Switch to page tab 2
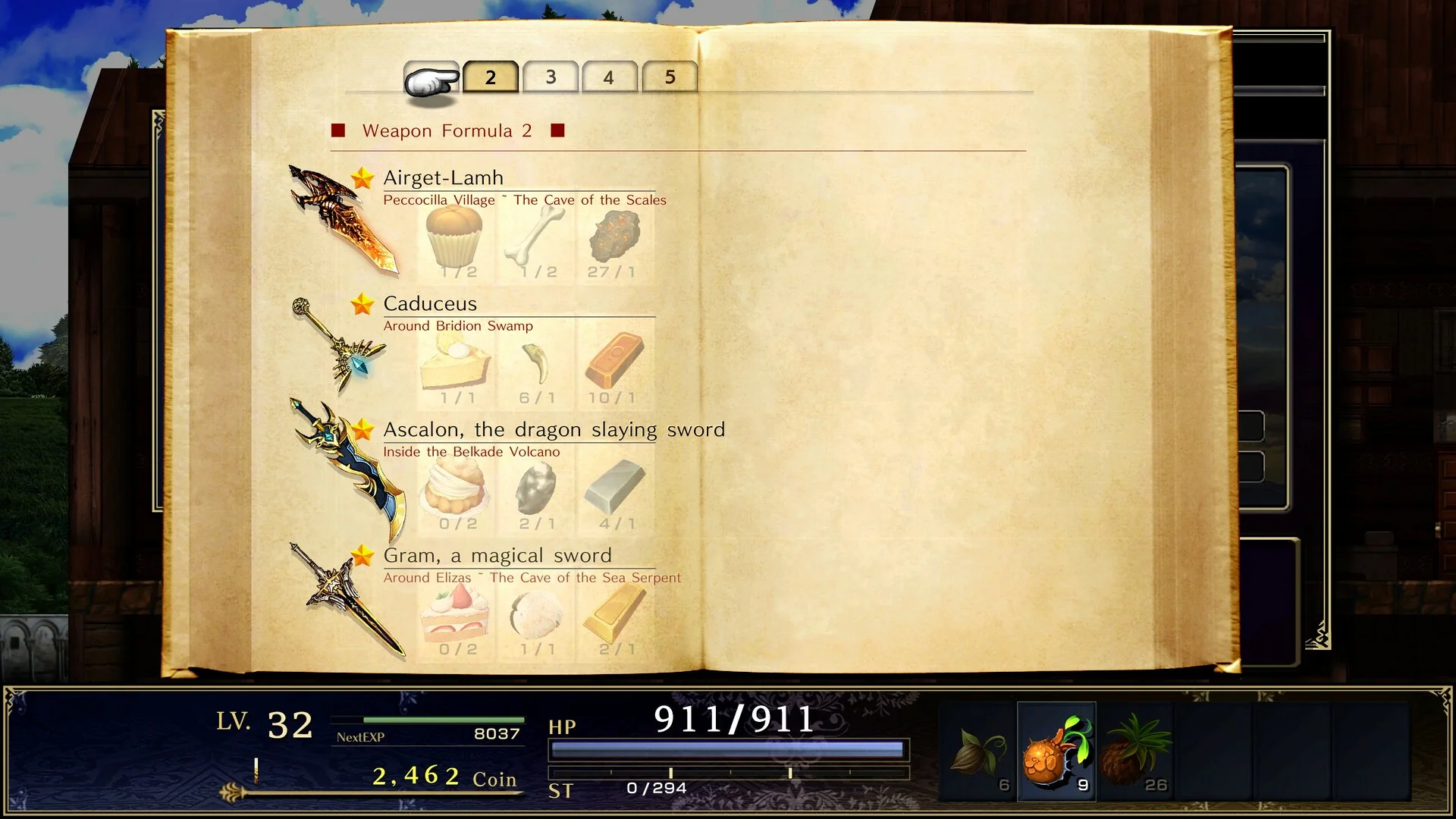This screenshot has height=819, width=1456. (491, 77)
